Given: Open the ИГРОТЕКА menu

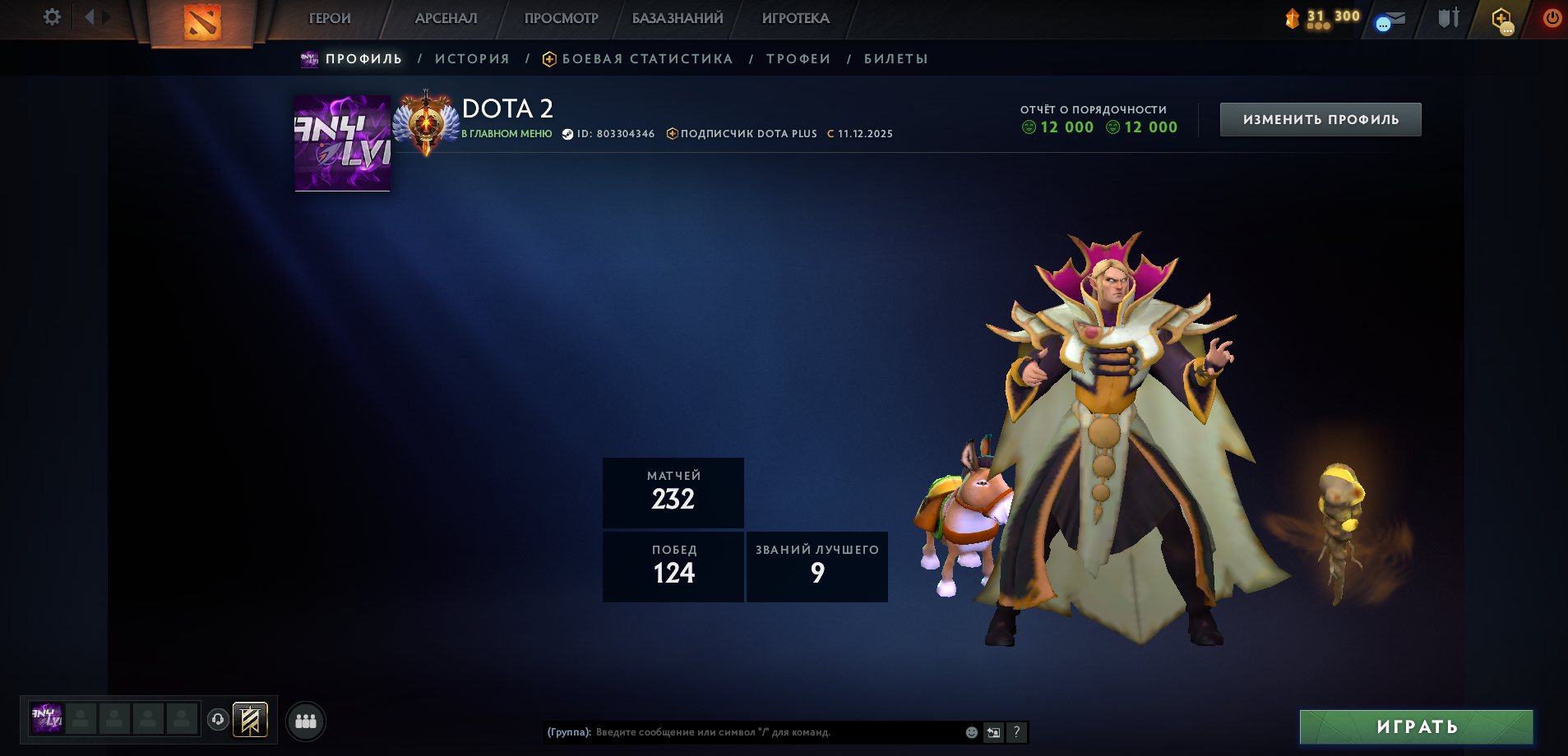Looking at the screenshot, I should click(x=795, y=18).
